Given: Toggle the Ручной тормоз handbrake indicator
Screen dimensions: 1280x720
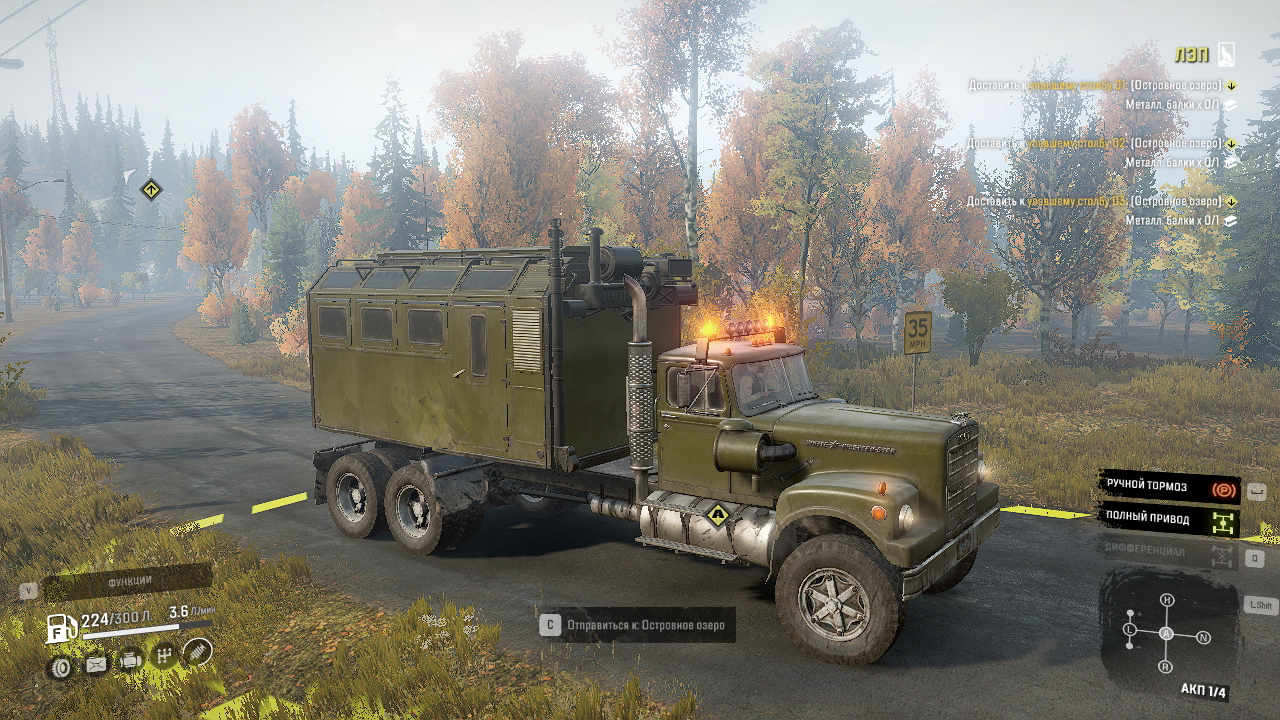Looking at the screenshot, I should [1168, 487].
